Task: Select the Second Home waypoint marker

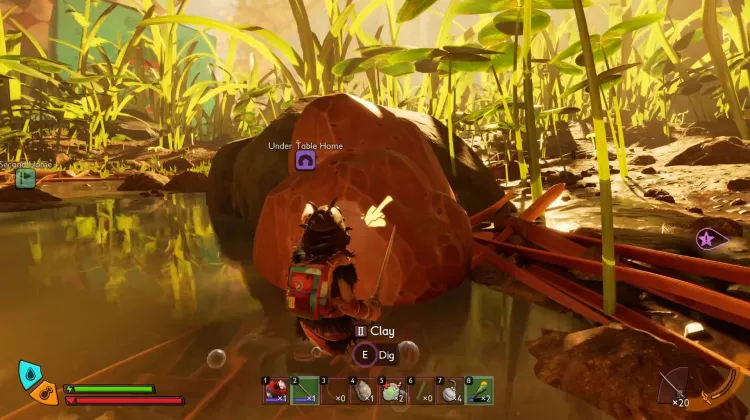Action: (x=25, y=178)
